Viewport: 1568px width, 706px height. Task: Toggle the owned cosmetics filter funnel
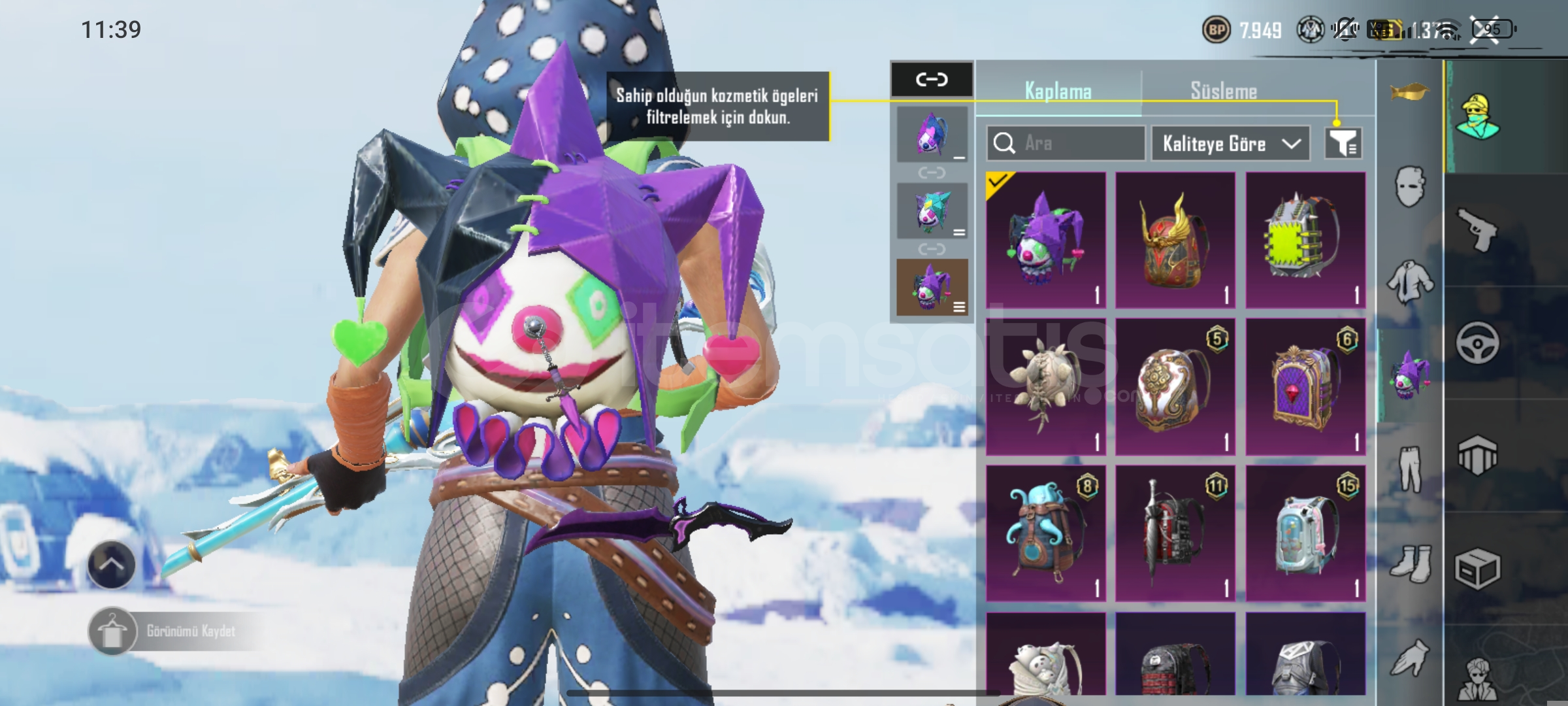tap(1343, 143)
